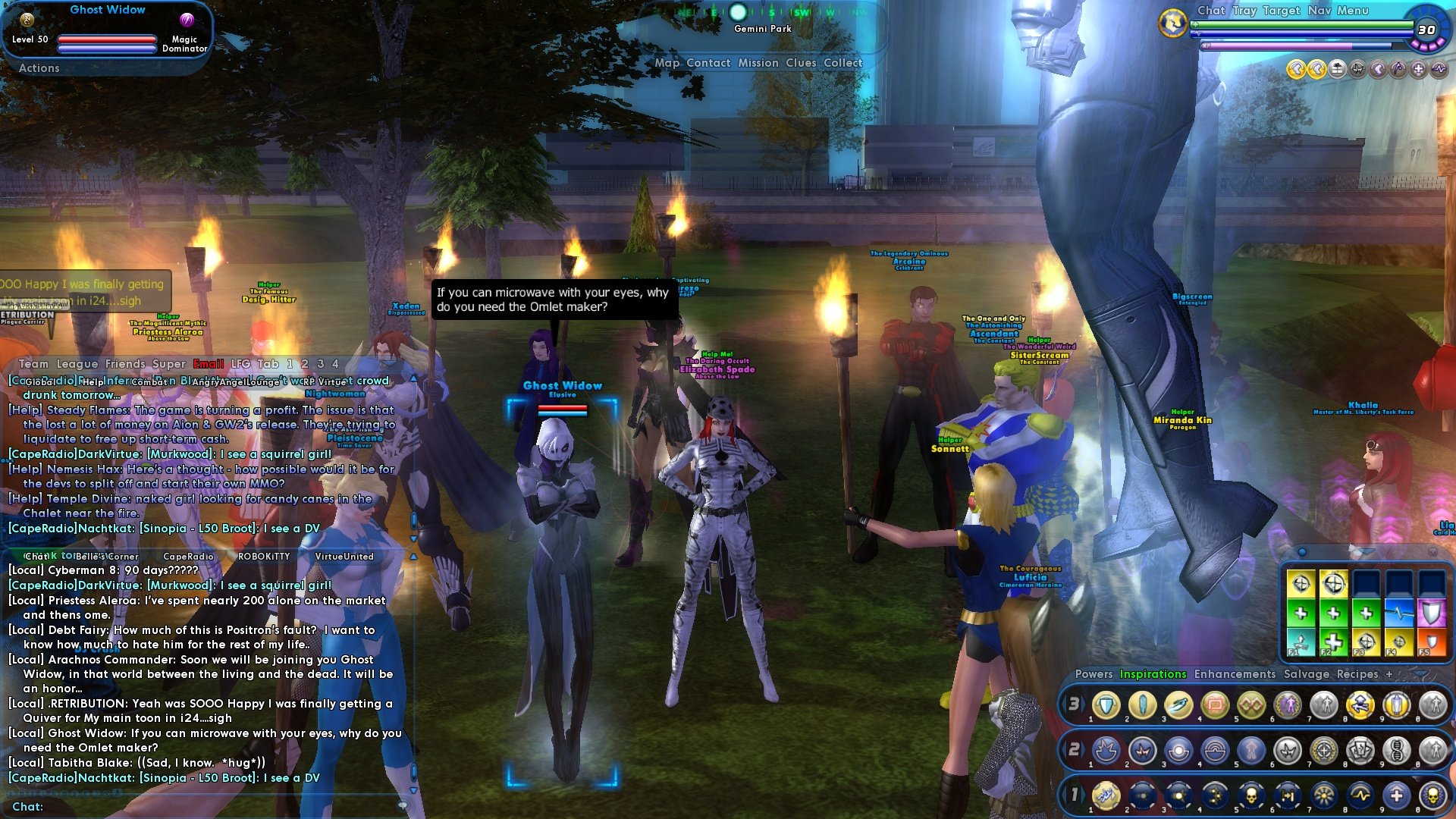Use the purple shield inspiration
This screenshot has width=1456, height=819.
1431,613
